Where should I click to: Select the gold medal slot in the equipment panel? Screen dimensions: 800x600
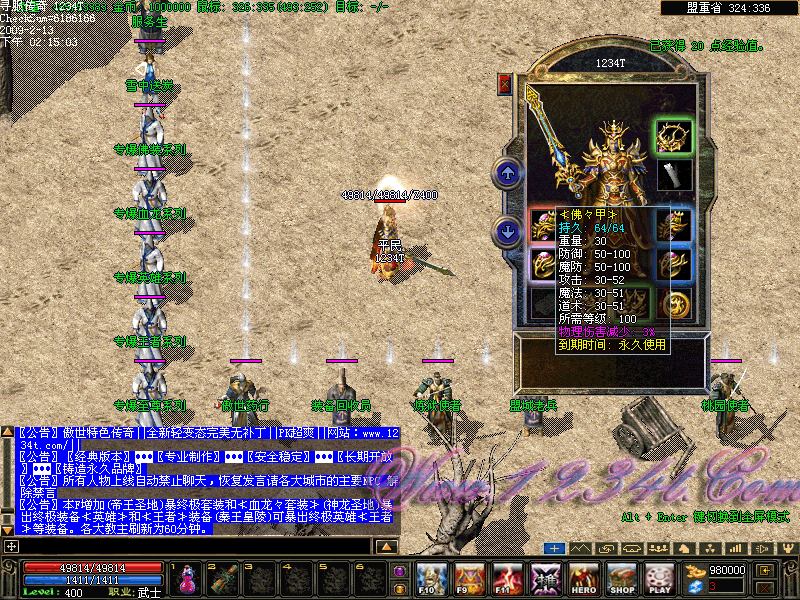(676, 304)
